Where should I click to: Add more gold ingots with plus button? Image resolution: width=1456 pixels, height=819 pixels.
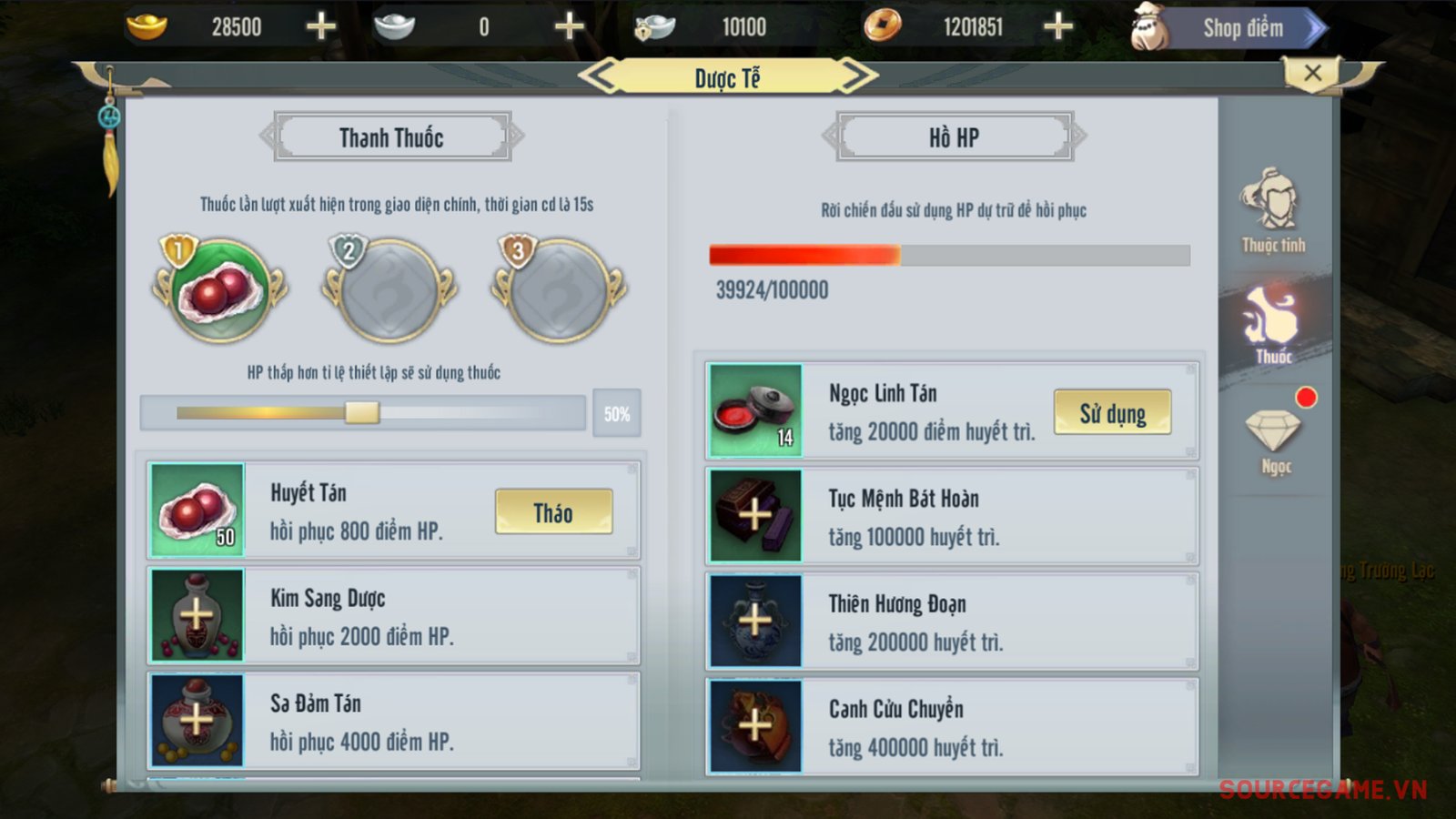(x=320, y=26)
